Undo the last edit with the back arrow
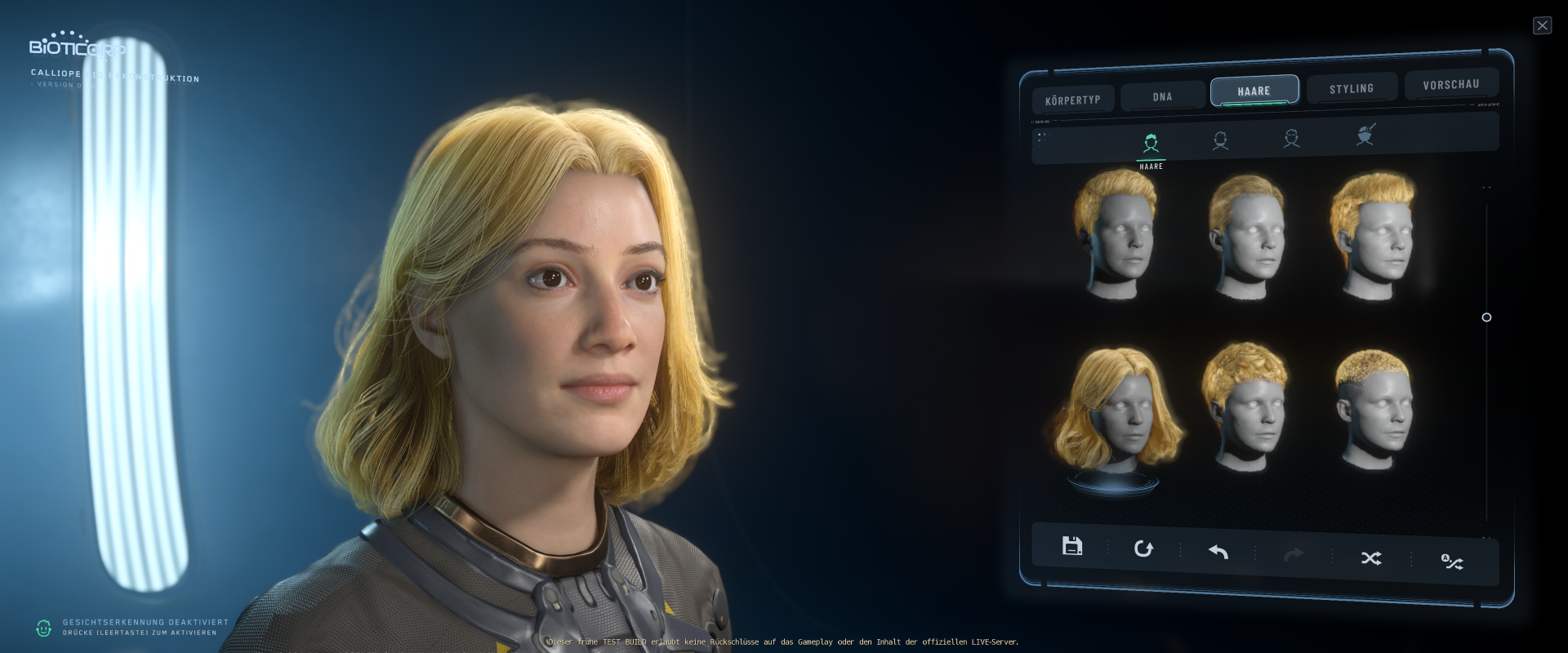 1217,553
